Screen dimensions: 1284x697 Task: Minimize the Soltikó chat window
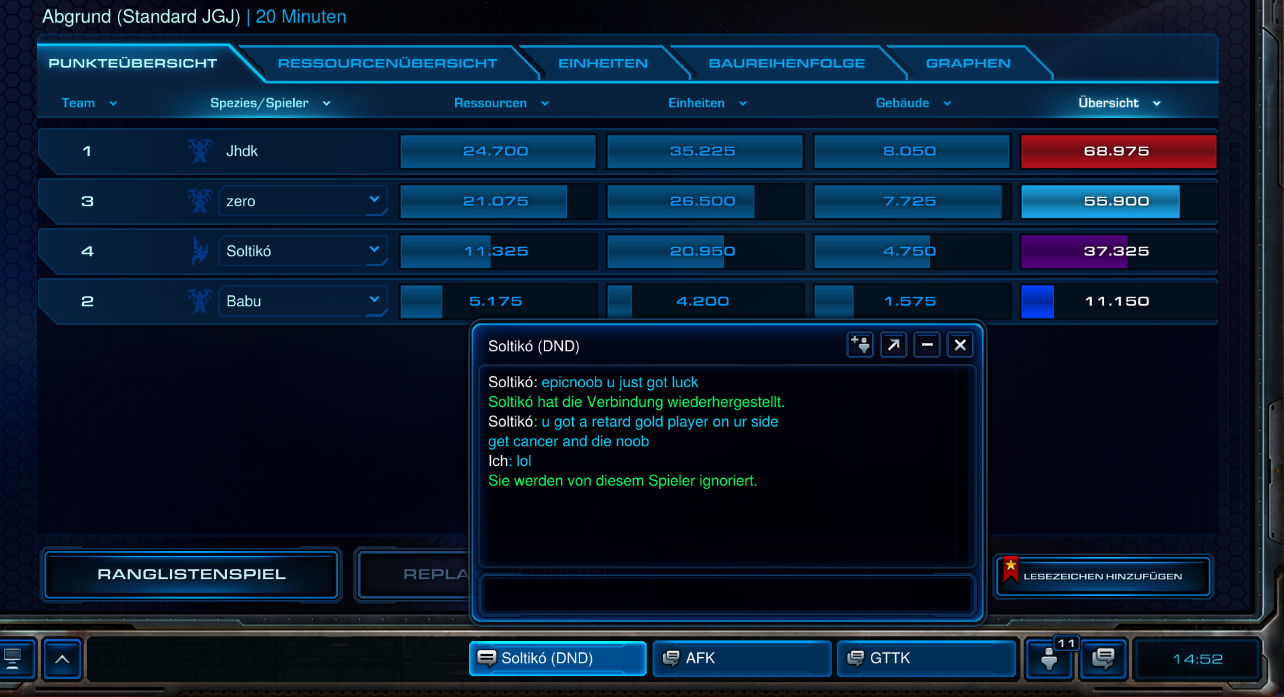click(927, 345)
